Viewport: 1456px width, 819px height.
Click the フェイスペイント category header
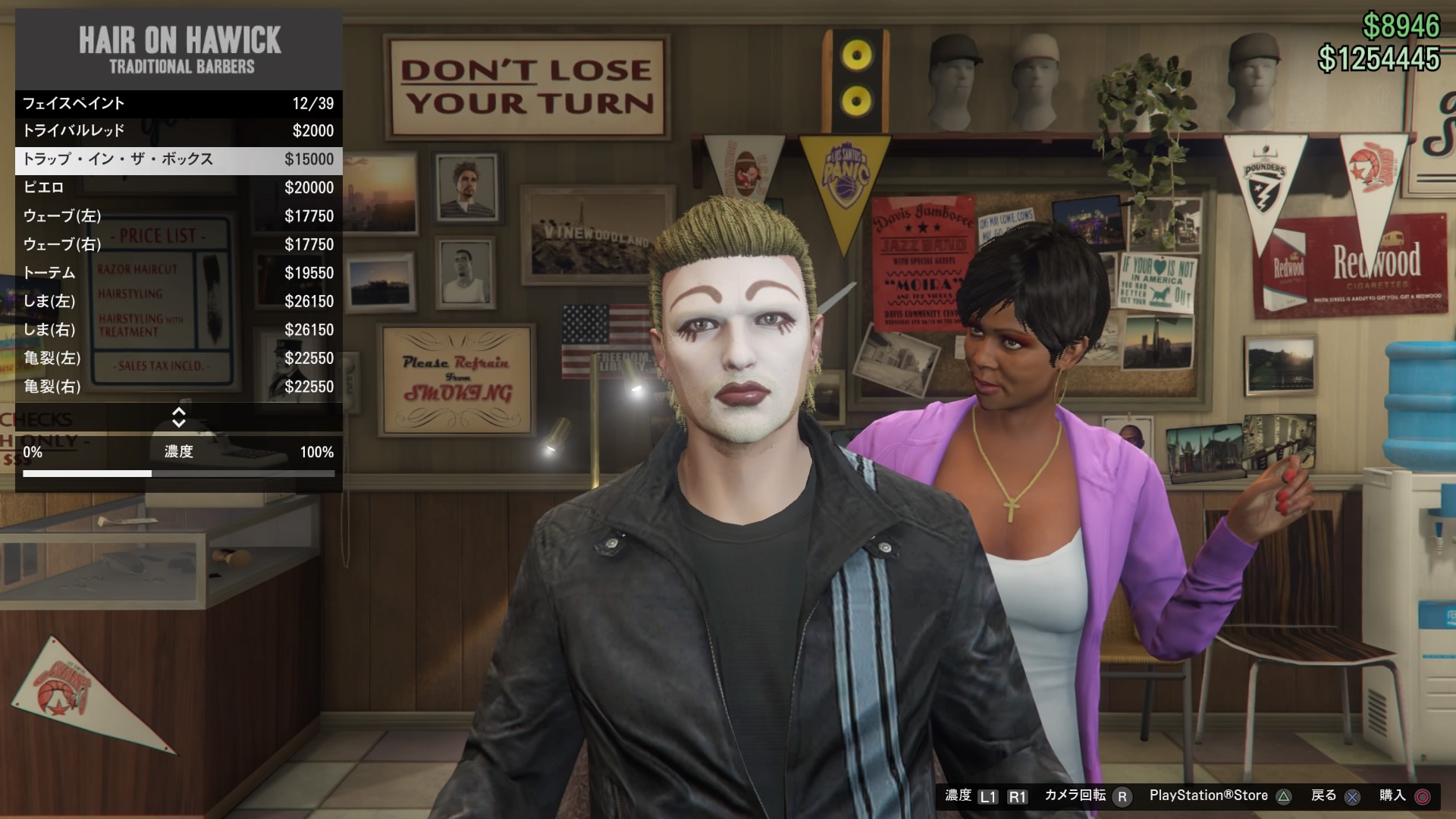click(x=178, y=103)
